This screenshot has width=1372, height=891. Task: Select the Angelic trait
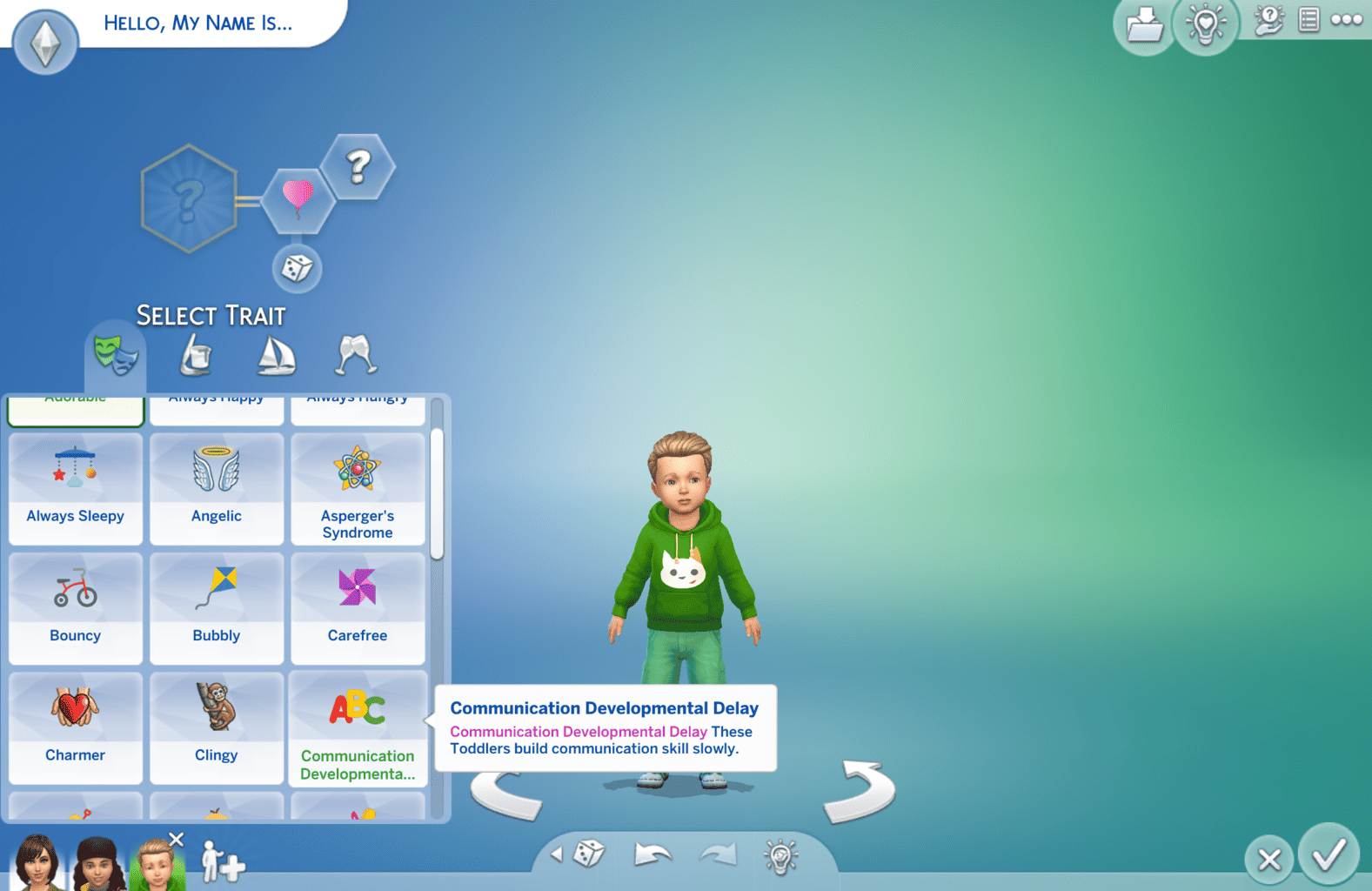(x=216, y=487)
